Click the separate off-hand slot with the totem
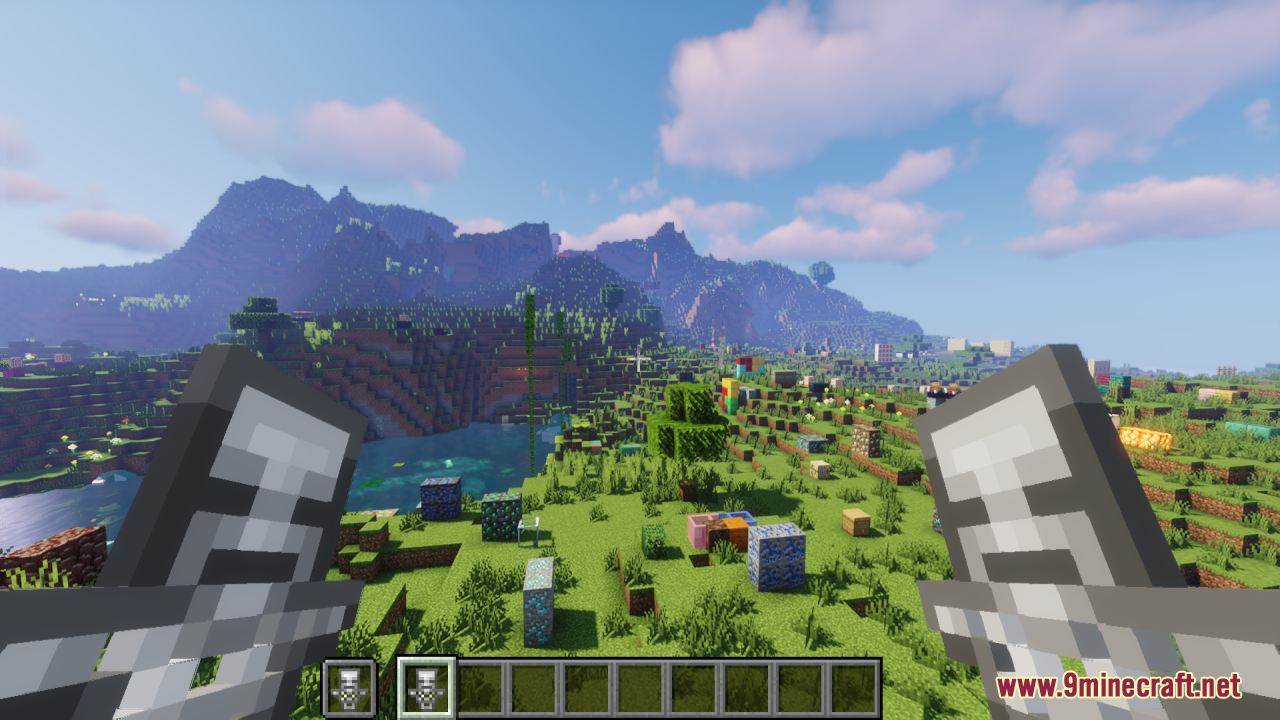Screen dimensions: 1280x720 [349, 687]
